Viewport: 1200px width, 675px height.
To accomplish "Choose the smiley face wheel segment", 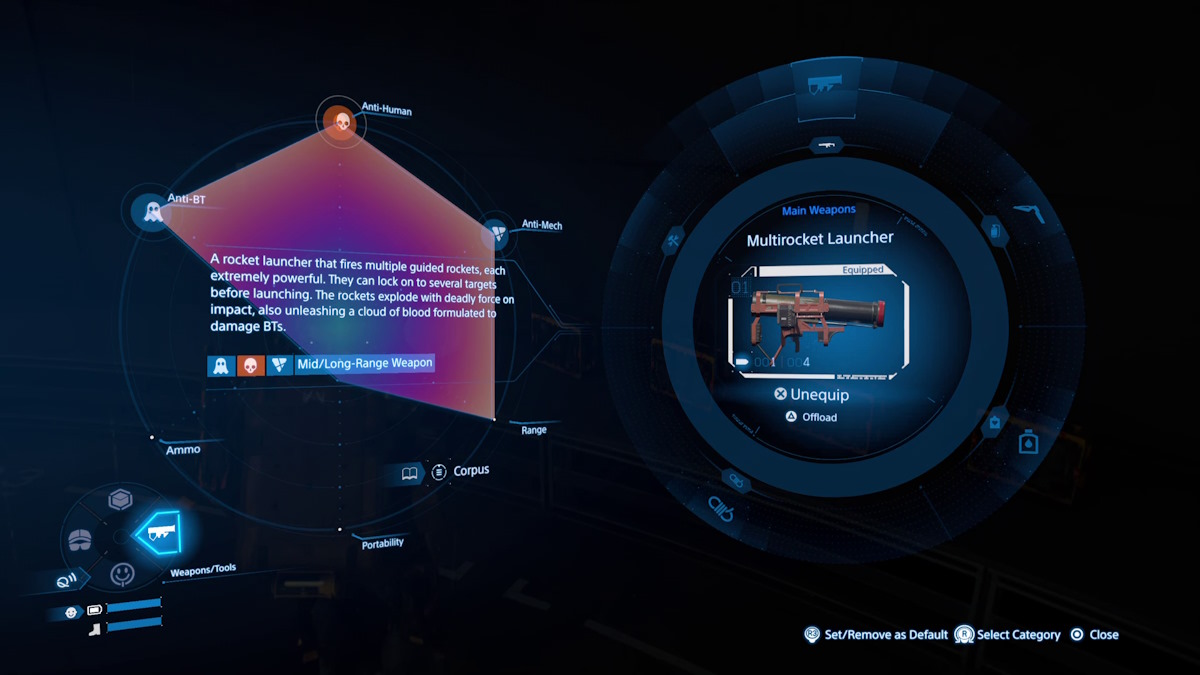I will (x=122, y=574).
